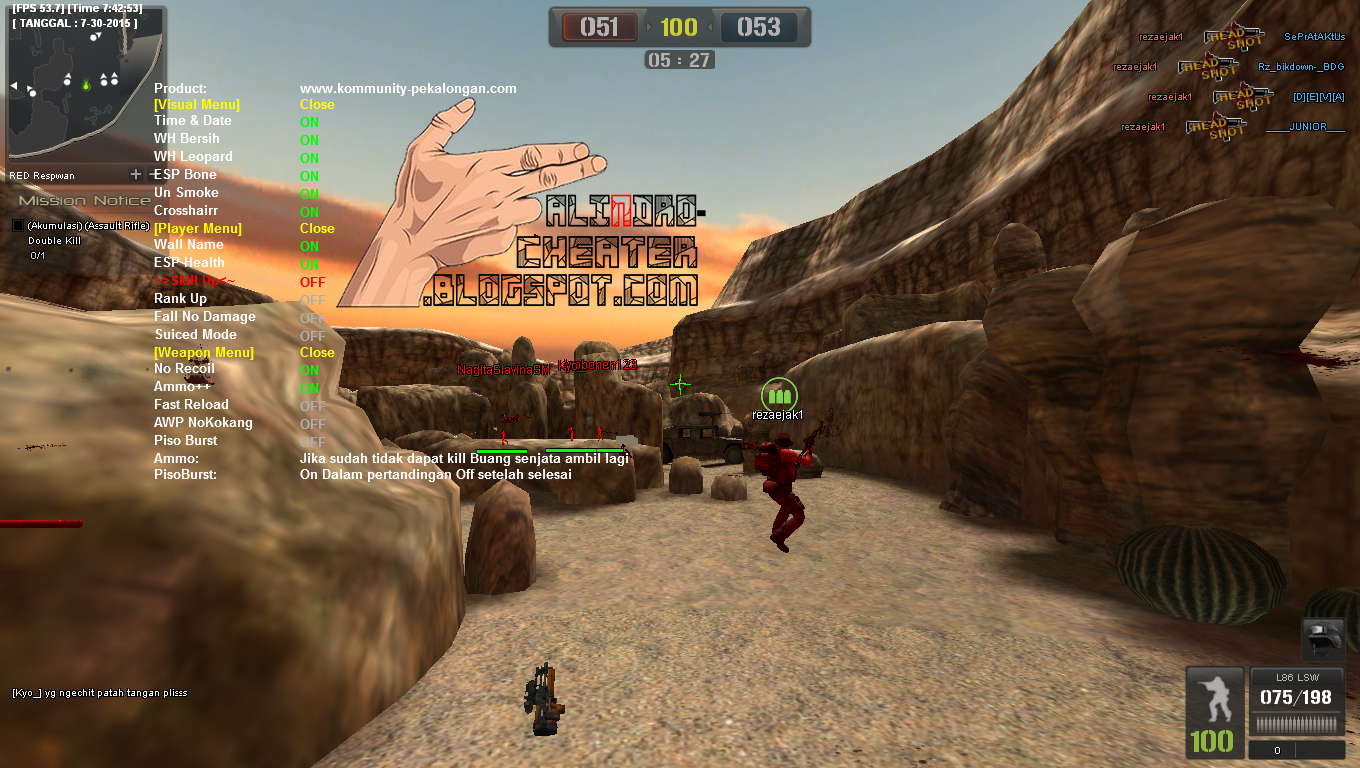Open the www.kommunity-pekalongan.com link
The width and height of the screenshot is (1360, 768).
pos(408,88)
